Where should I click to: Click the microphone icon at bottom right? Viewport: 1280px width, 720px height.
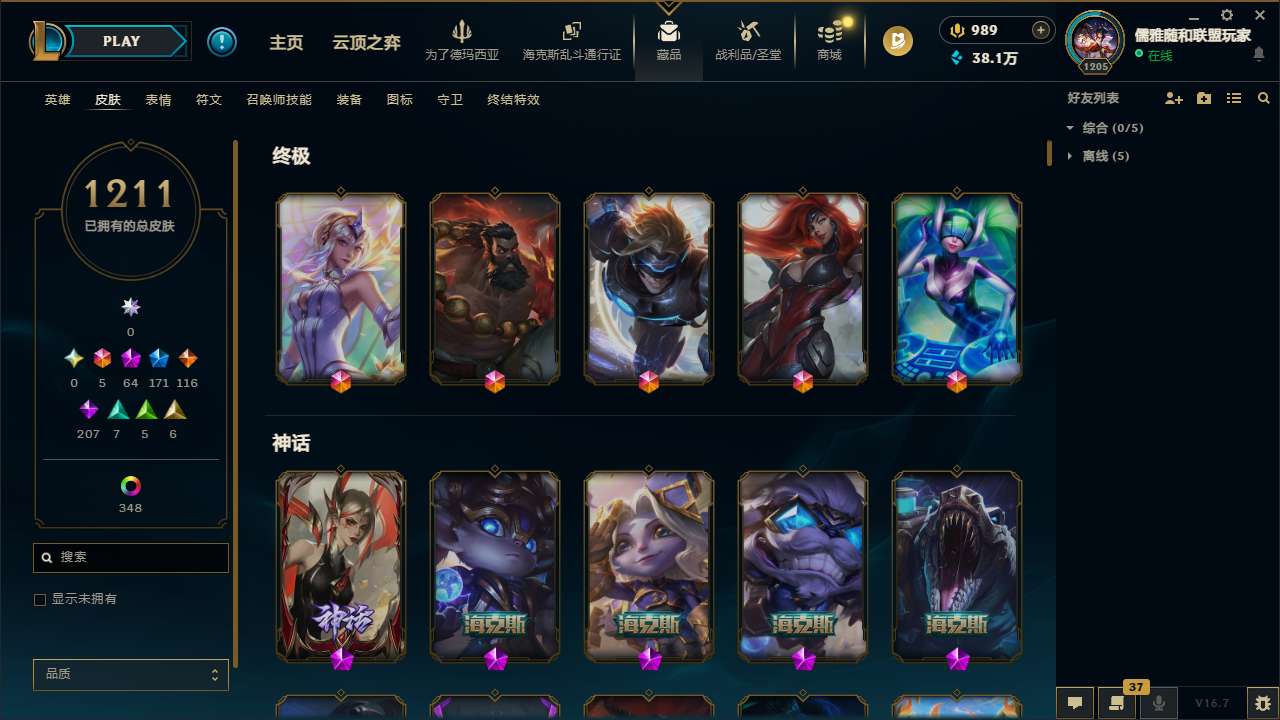pyautogui.click(x=1158, y=702)
